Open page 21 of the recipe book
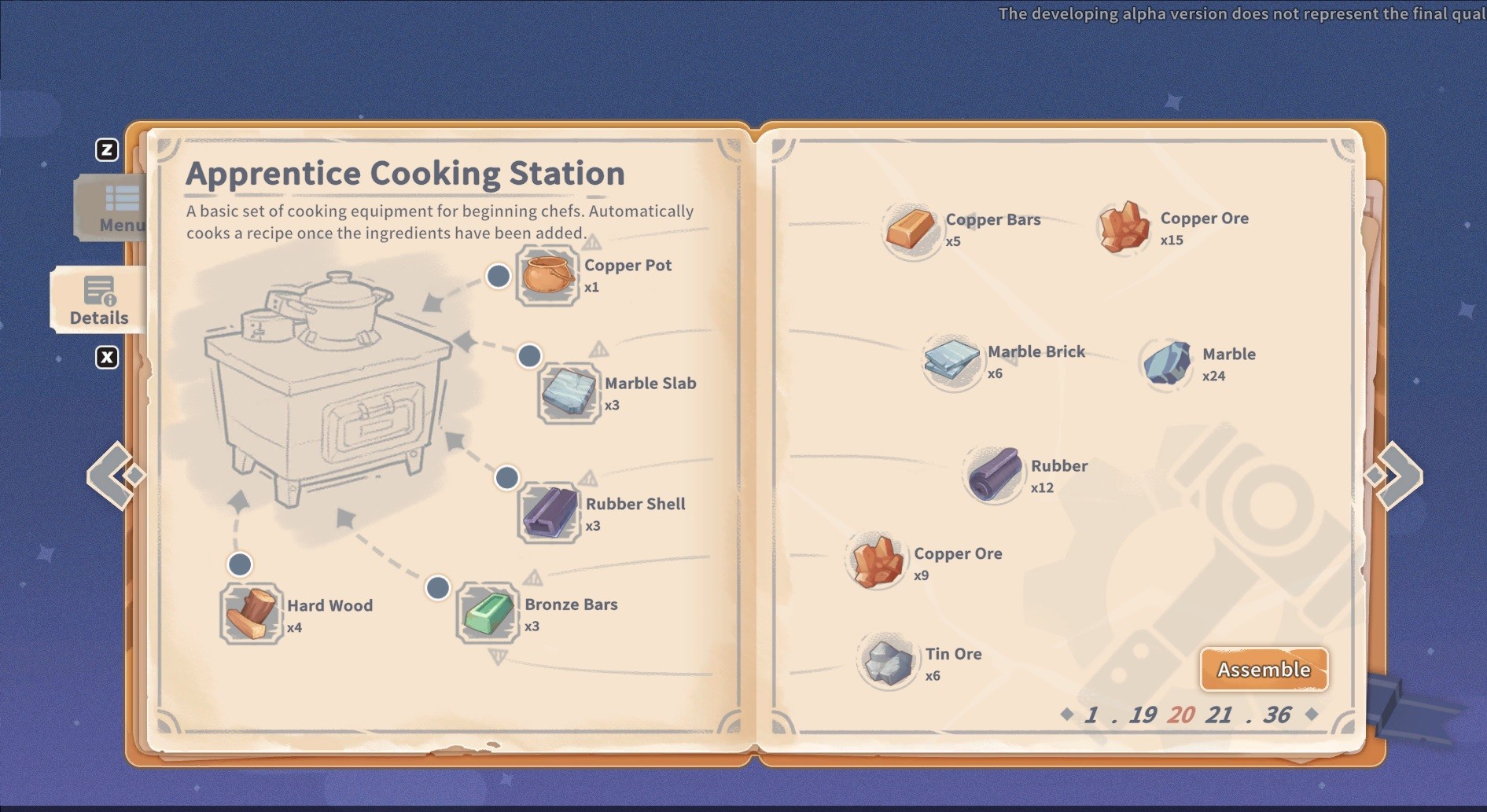The height and width of the screenshot is (812, 1487). 1218,715
